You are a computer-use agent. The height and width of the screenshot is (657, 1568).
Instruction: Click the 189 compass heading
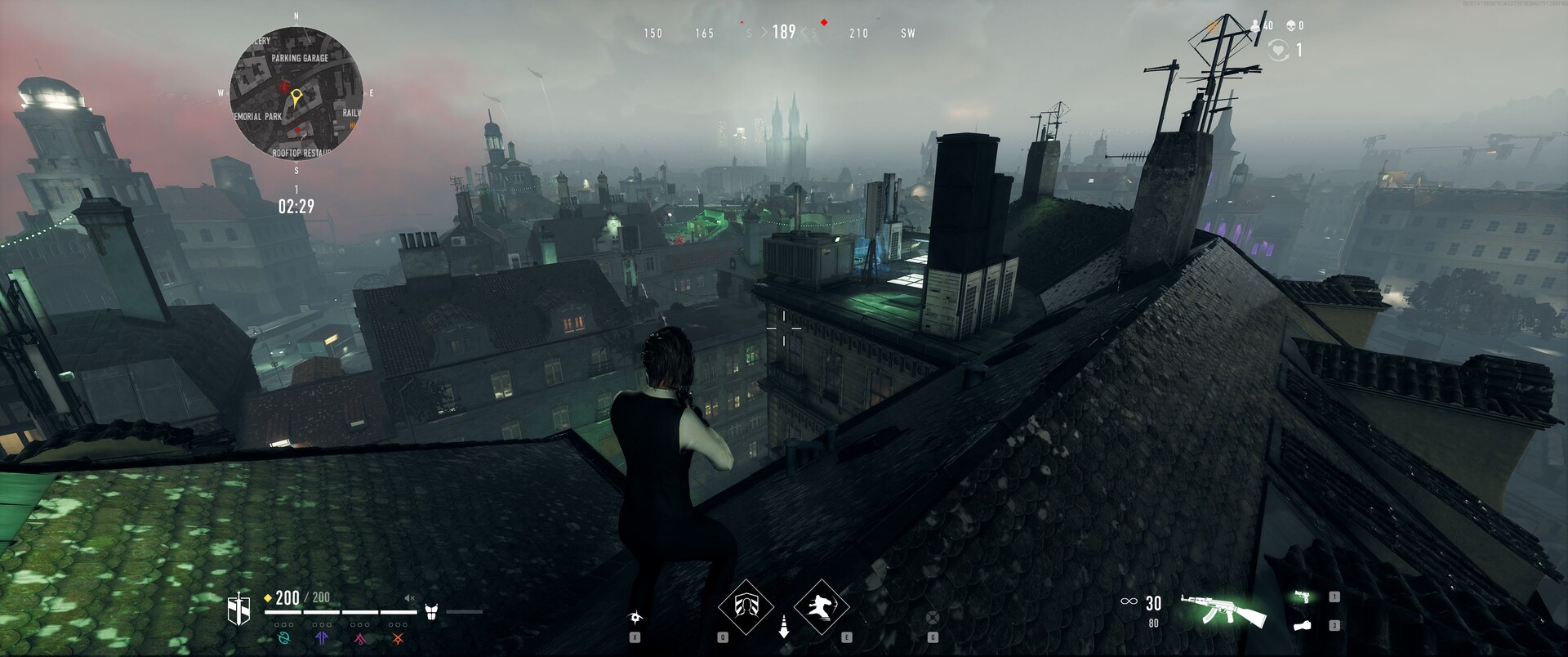pyautogui.click(x=784, y=32)
